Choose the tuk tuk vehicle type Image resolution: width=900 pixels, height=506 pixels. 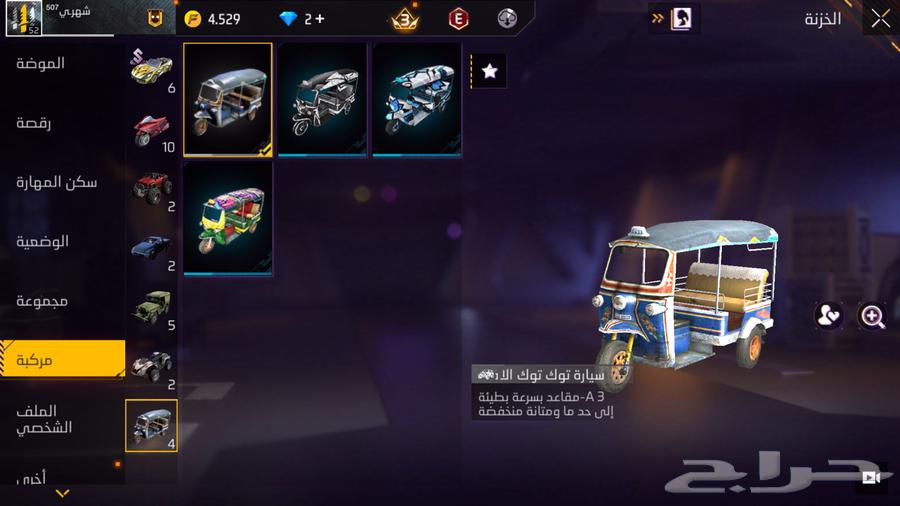pos(152,424)
